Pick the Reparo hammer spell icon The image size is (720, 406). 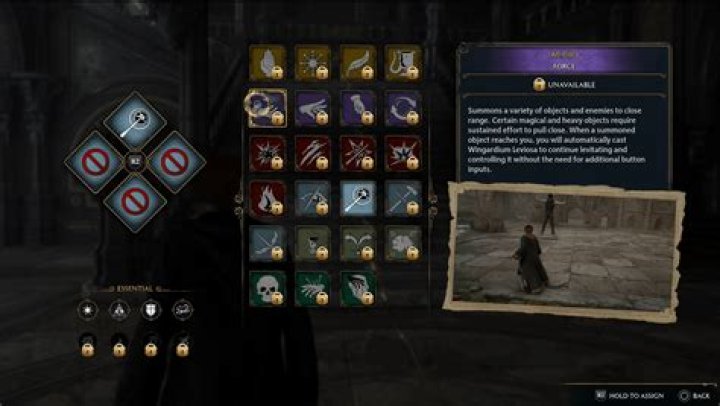(403, 198)
